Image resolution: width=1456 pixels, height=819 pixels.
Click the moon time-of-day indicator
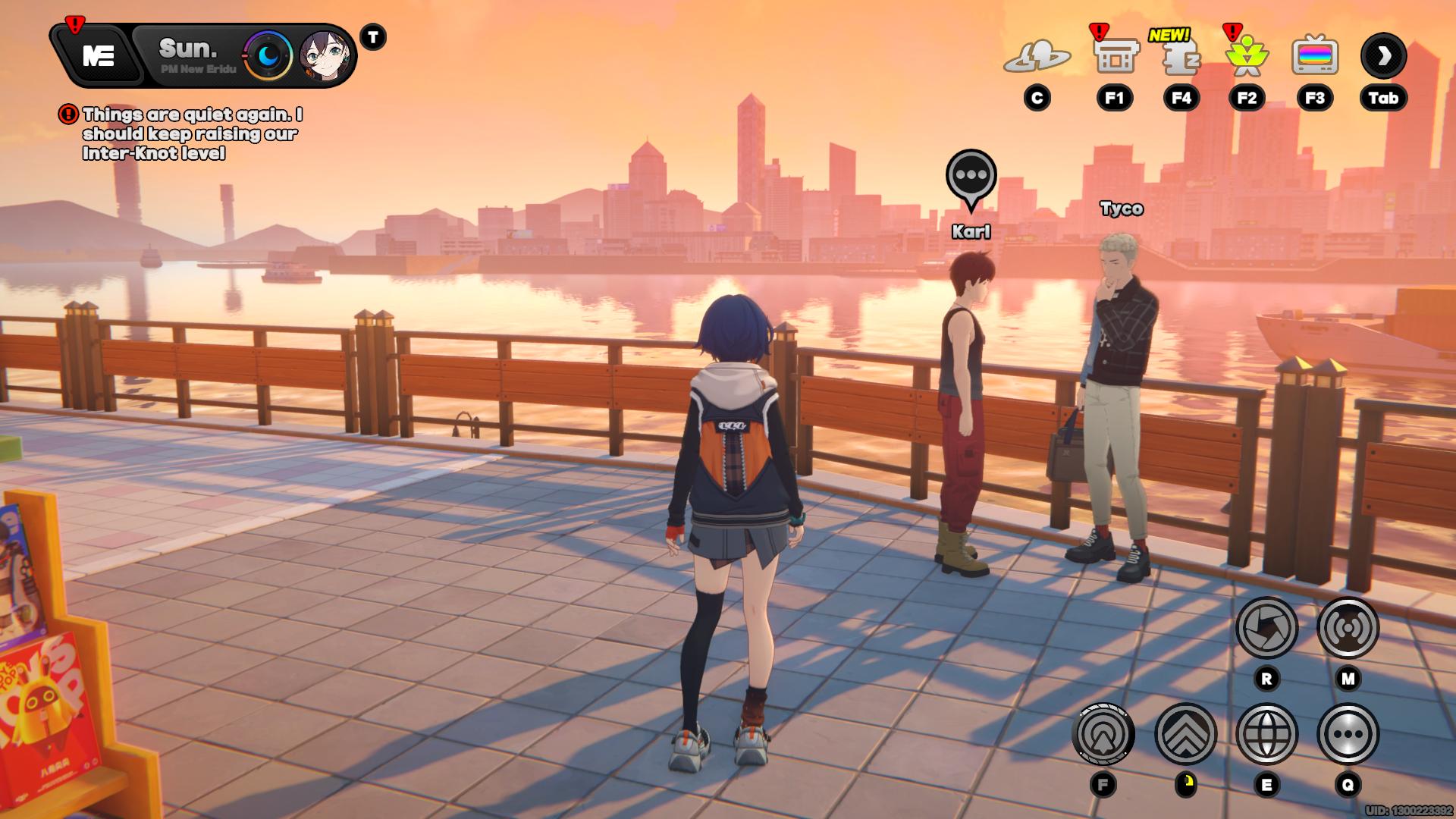(x=268, y=55)
